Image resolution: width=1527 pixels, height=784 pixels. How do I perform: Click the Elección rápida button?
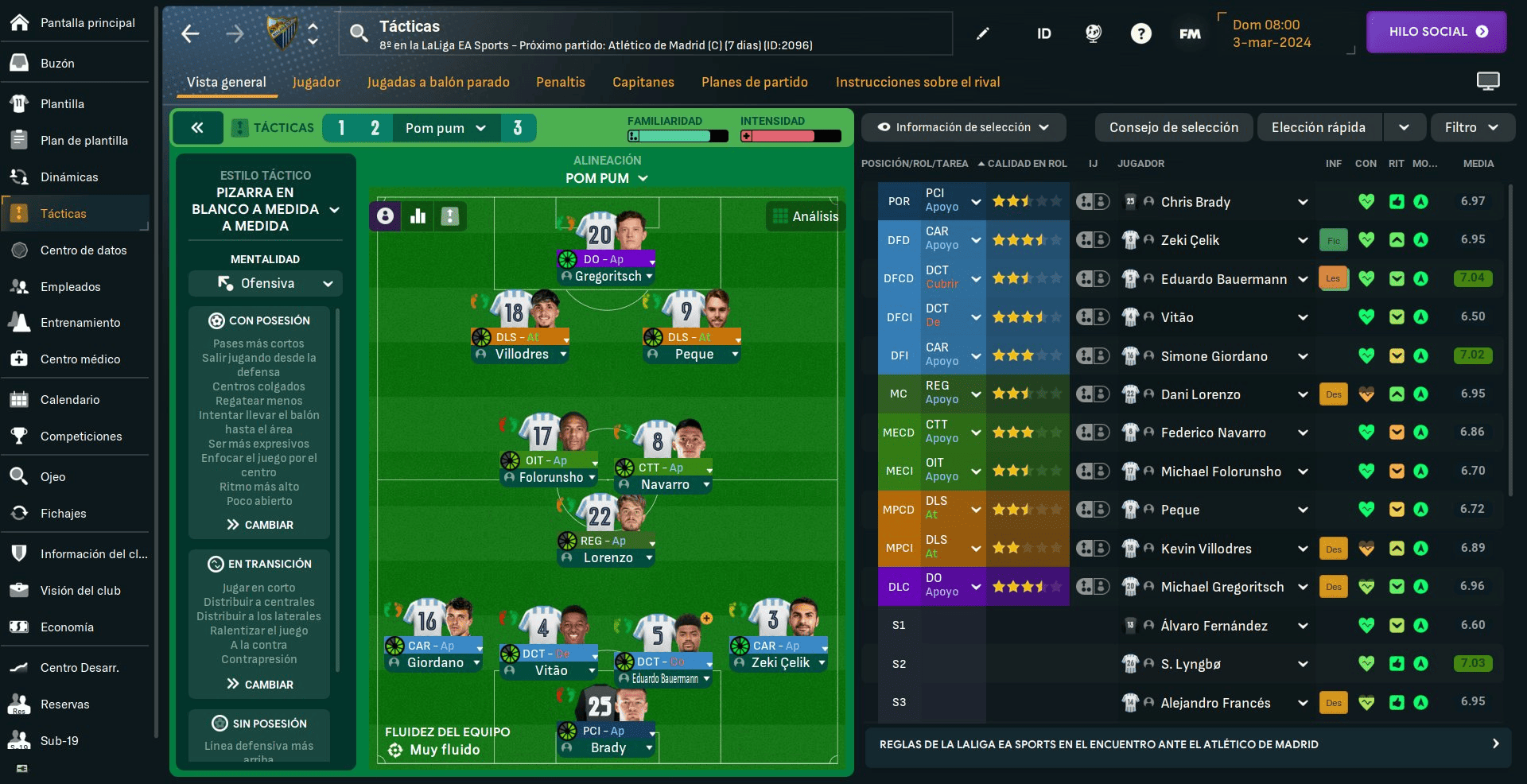[1318, 127]
